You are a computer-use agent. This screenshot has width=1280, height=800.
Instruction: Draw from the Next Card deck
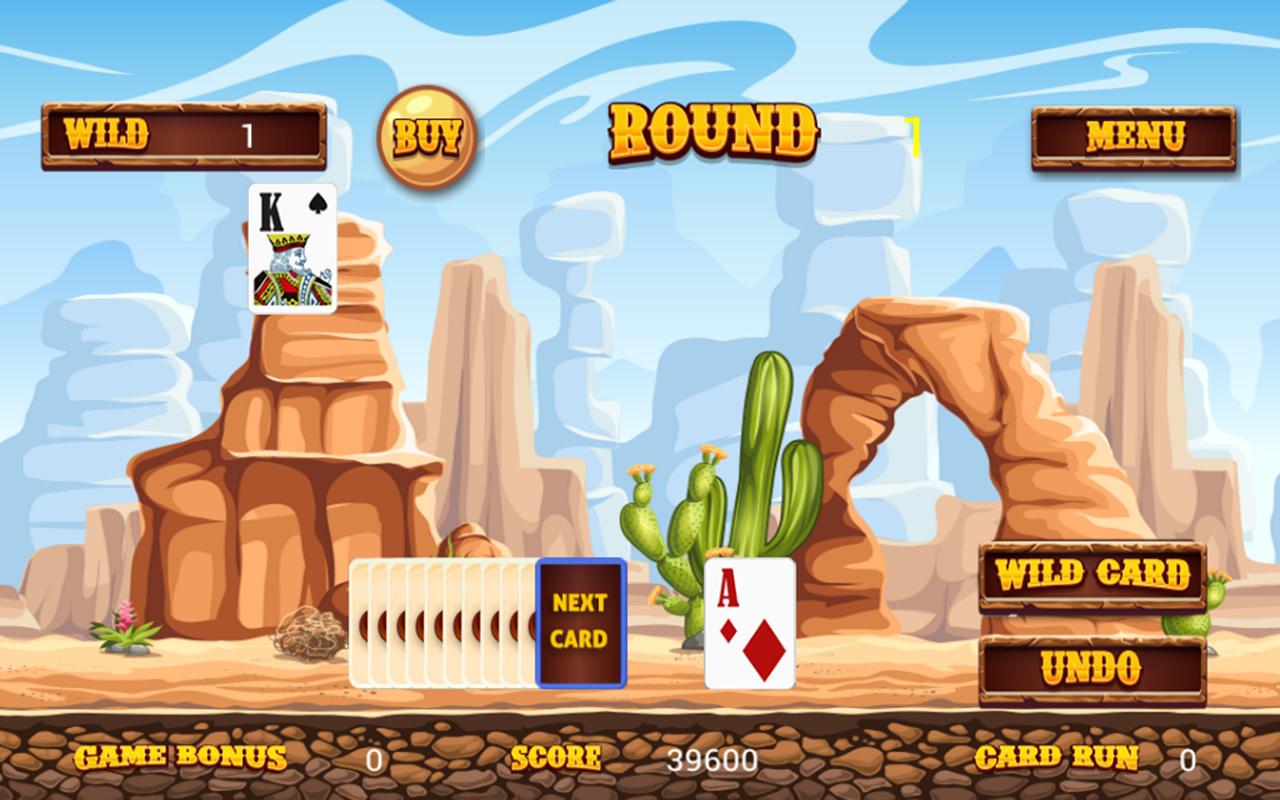pos(581,623)
